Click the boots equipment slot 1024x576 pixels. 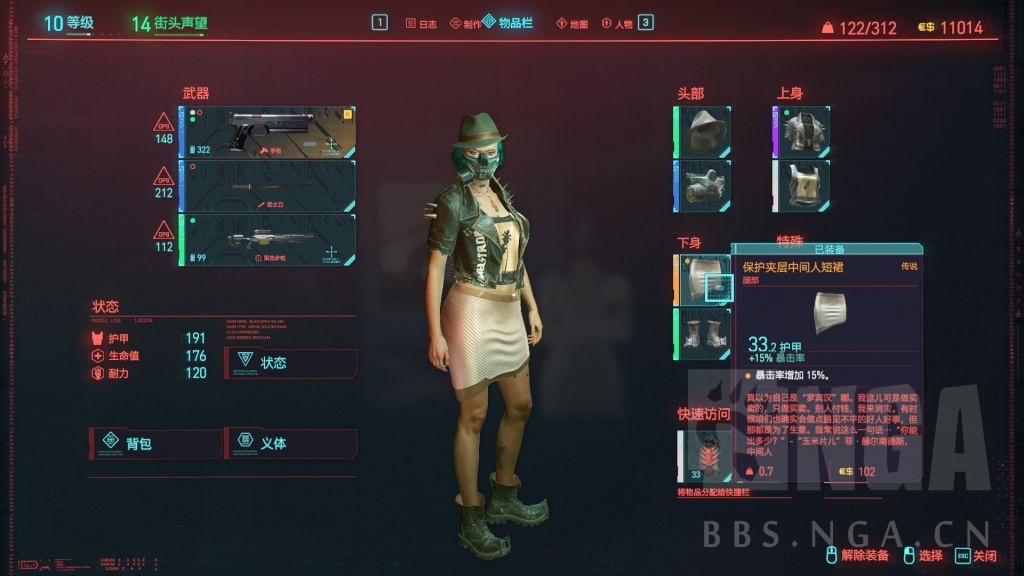click(x=704, y=333)
